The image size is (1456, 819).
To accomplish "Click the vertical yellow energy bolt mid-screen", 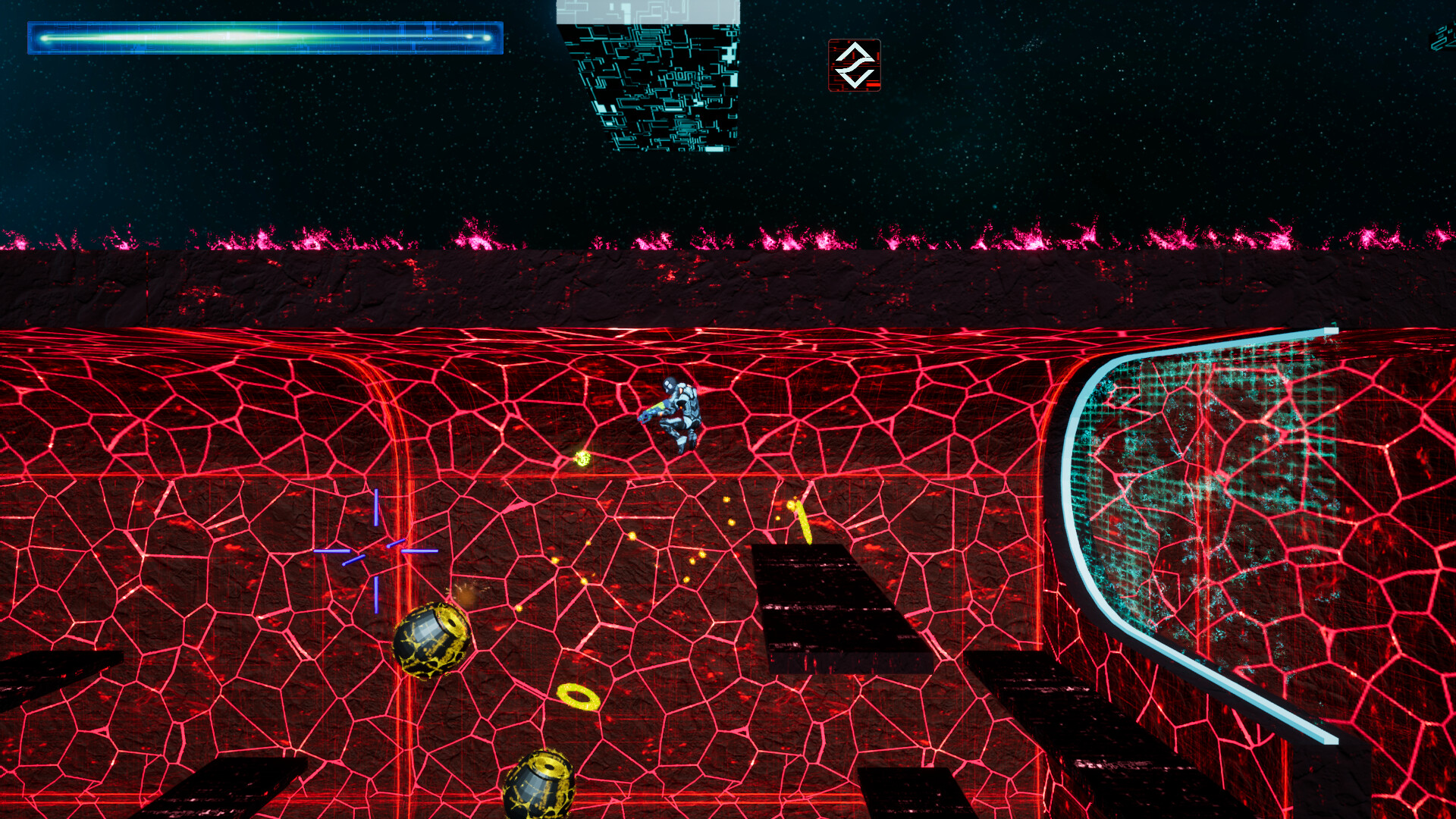I will point(802,521).
